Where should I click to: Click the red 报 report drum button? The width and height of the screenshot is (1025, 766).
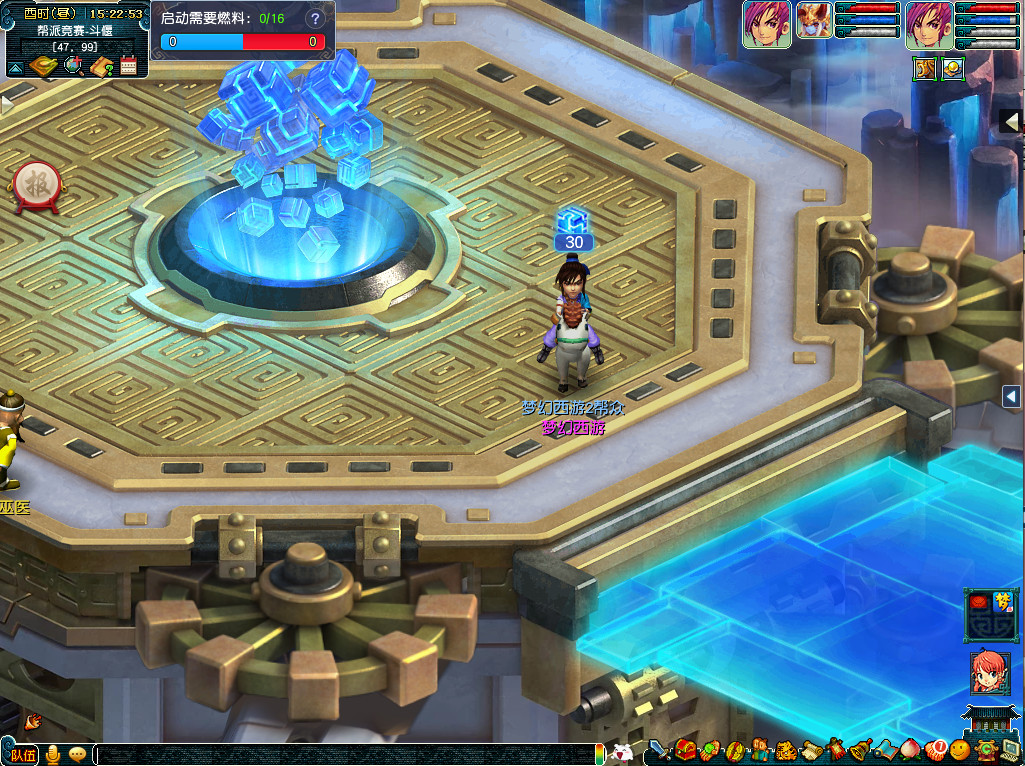tap(38, 184)
